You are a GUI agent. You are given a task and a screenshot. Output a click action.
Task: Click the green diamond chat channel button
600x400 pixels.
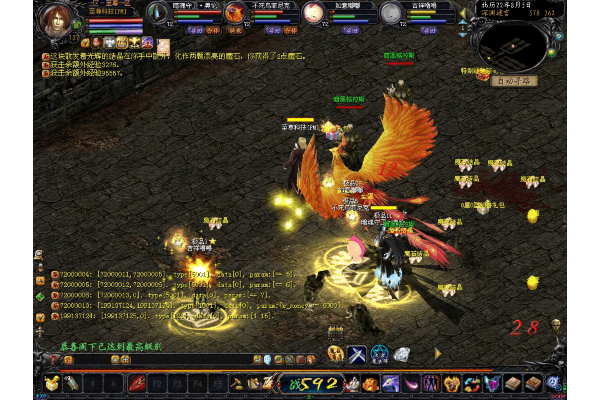click(40, 297)
